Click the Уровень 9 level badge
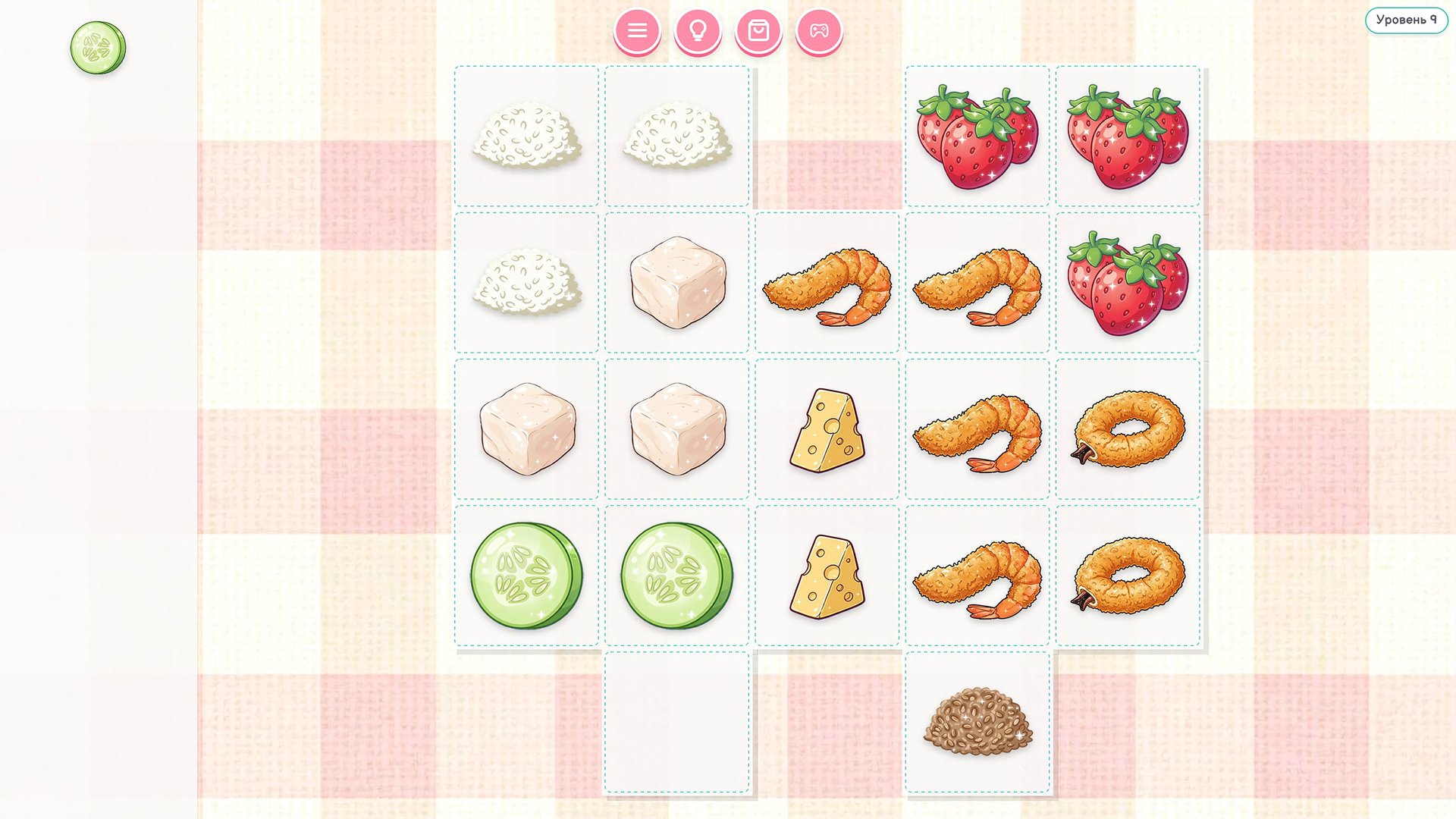The width and height of the screenshot is (1456, 819). [1406, 22]
